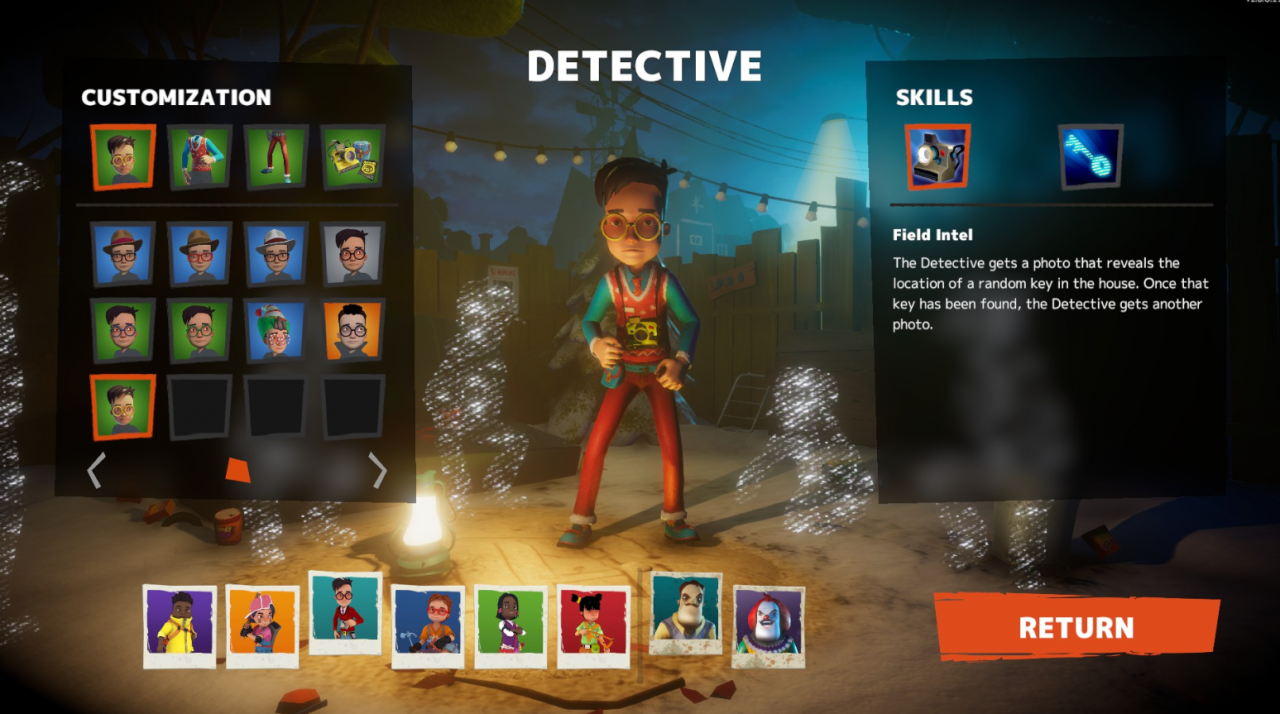Choose the pink cap girl character
The height and width of the screenshot is (714, 1280).
tap(263, 626)
